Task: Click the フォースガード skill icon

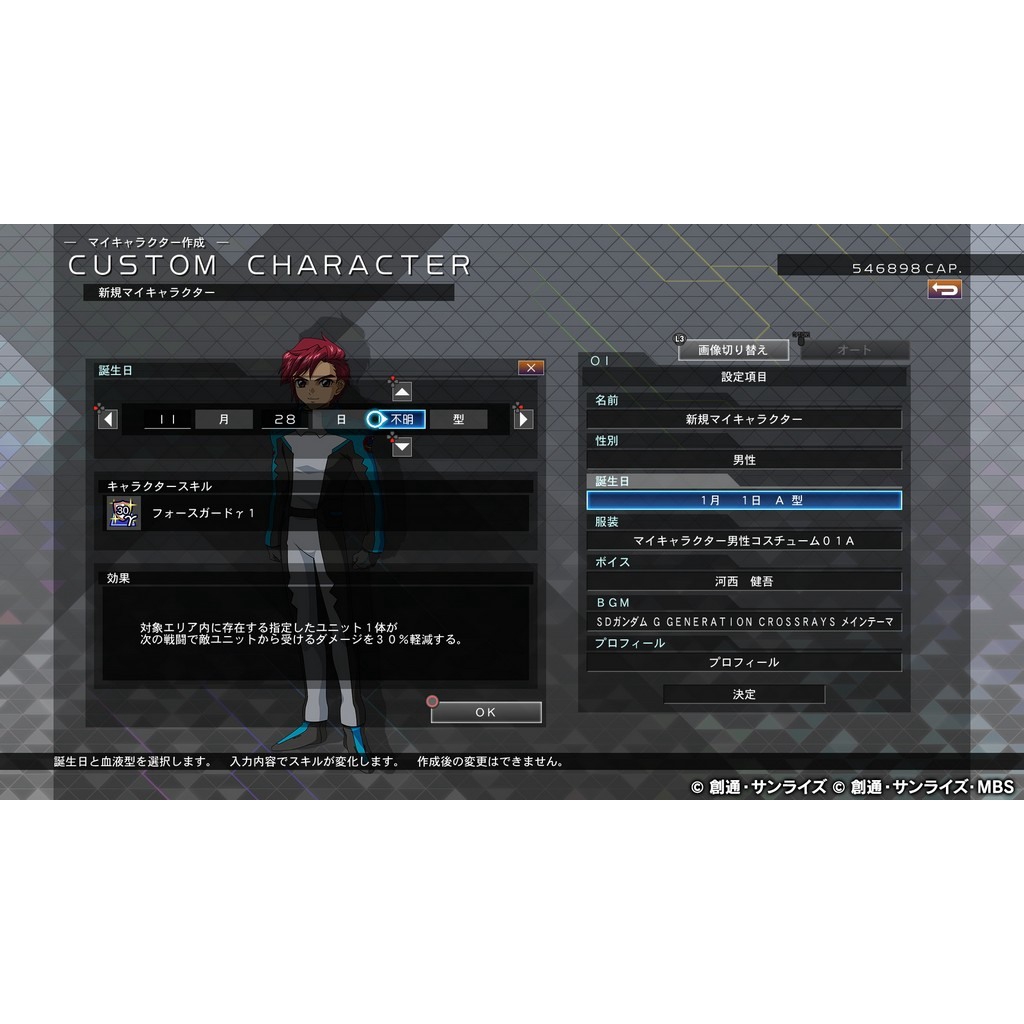Action: (x=124, y=513)
